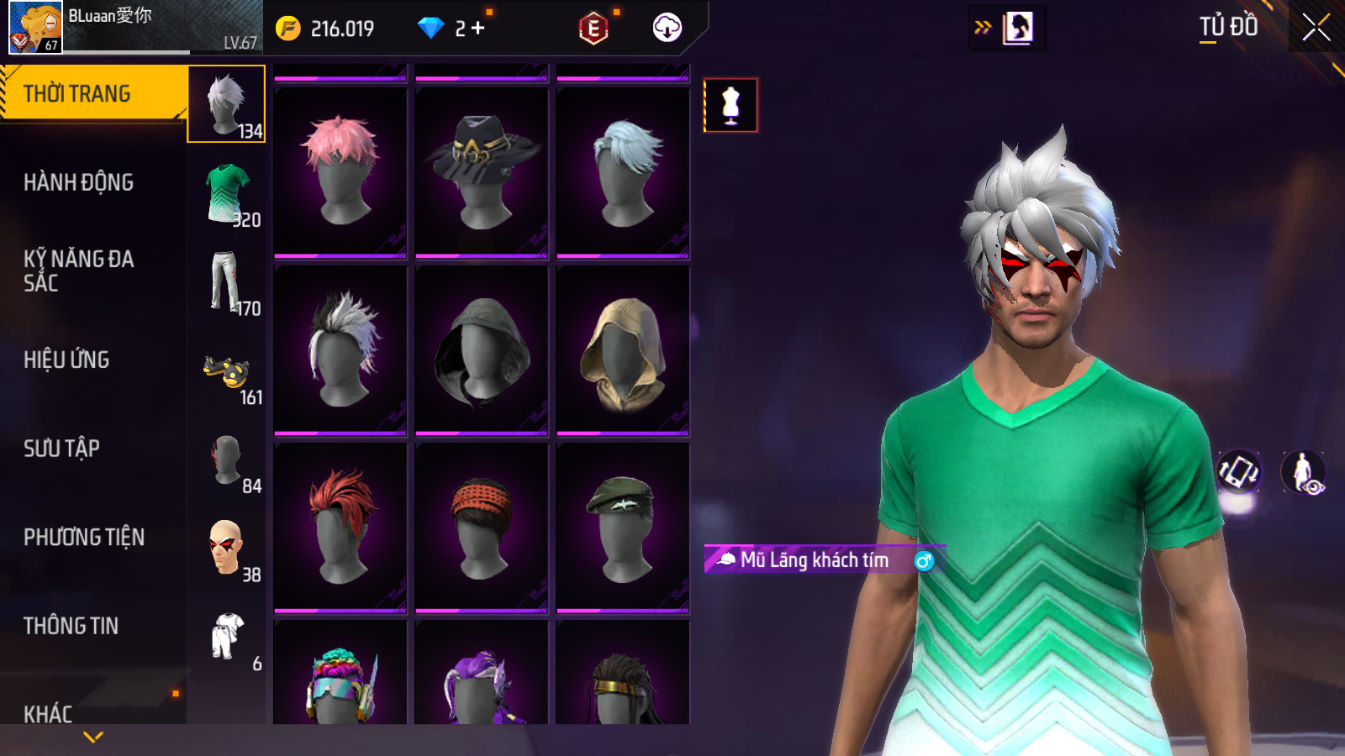Go to the SƯU TẬP collection tab
The width and height of the screenshot is (1345, 756).
pos(62,448)
